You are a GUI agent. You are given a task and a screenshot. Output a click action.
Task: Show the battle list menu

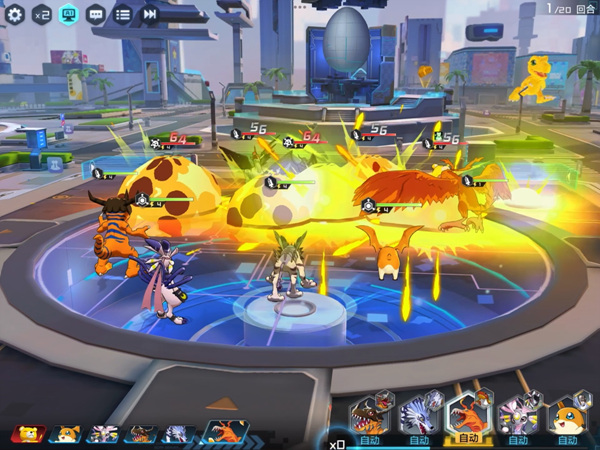click(x=122, y=14)
